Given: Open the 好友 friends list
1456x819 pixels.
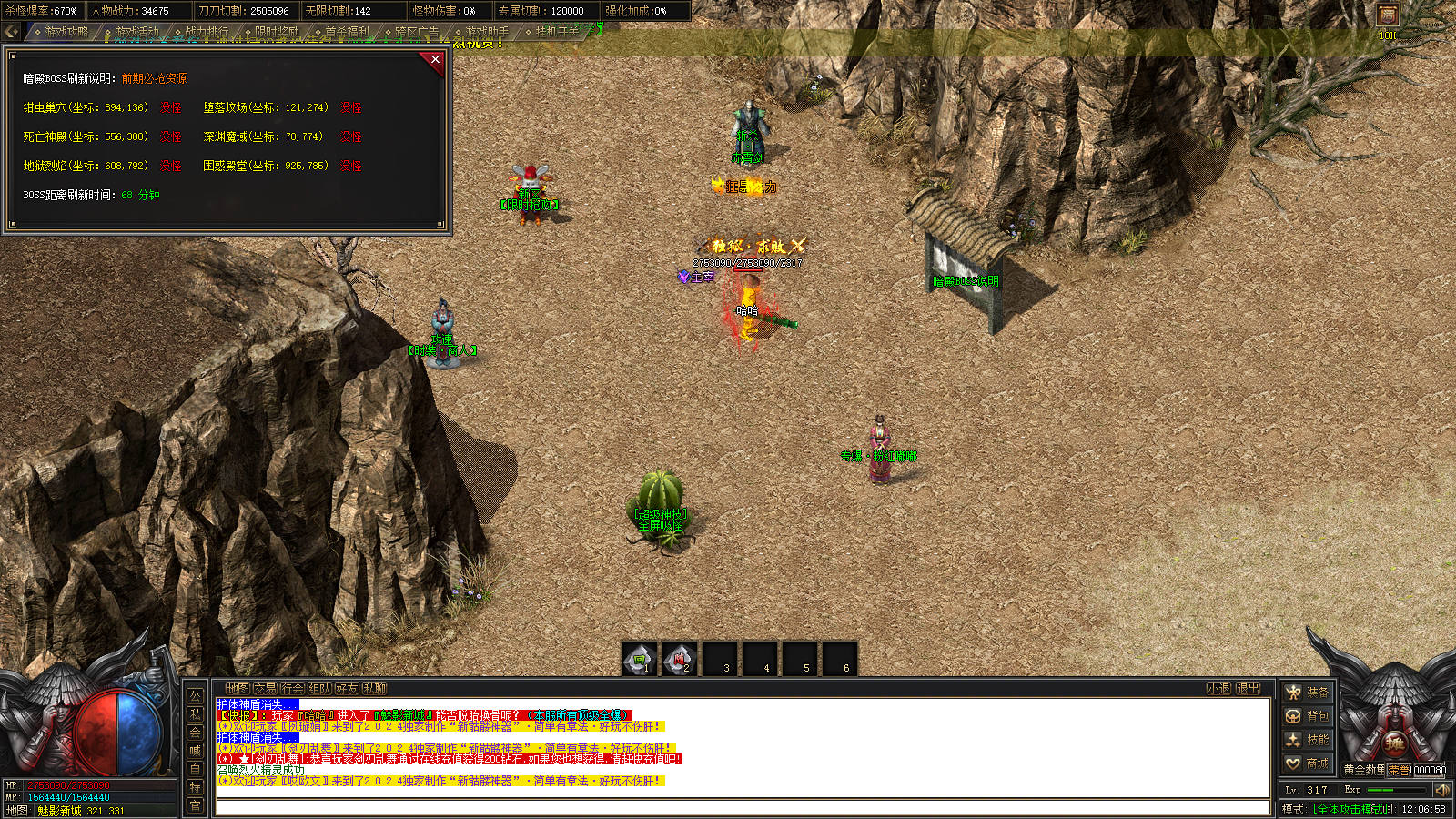Looking at the screenshot, I should [x=347, y=689].
